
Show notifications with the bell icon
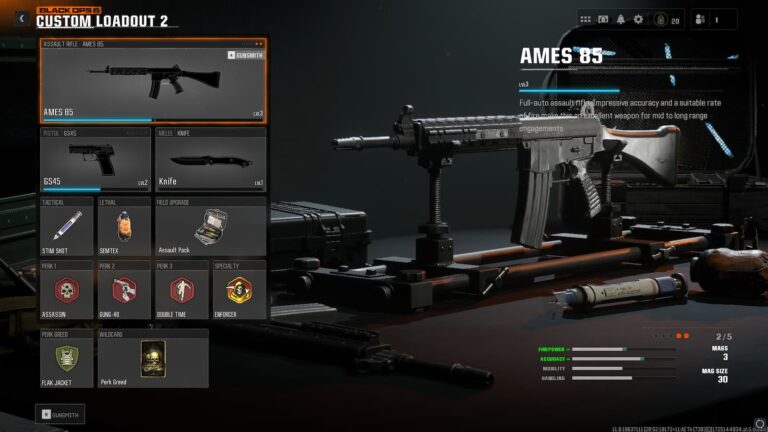[x=619, y=19]
